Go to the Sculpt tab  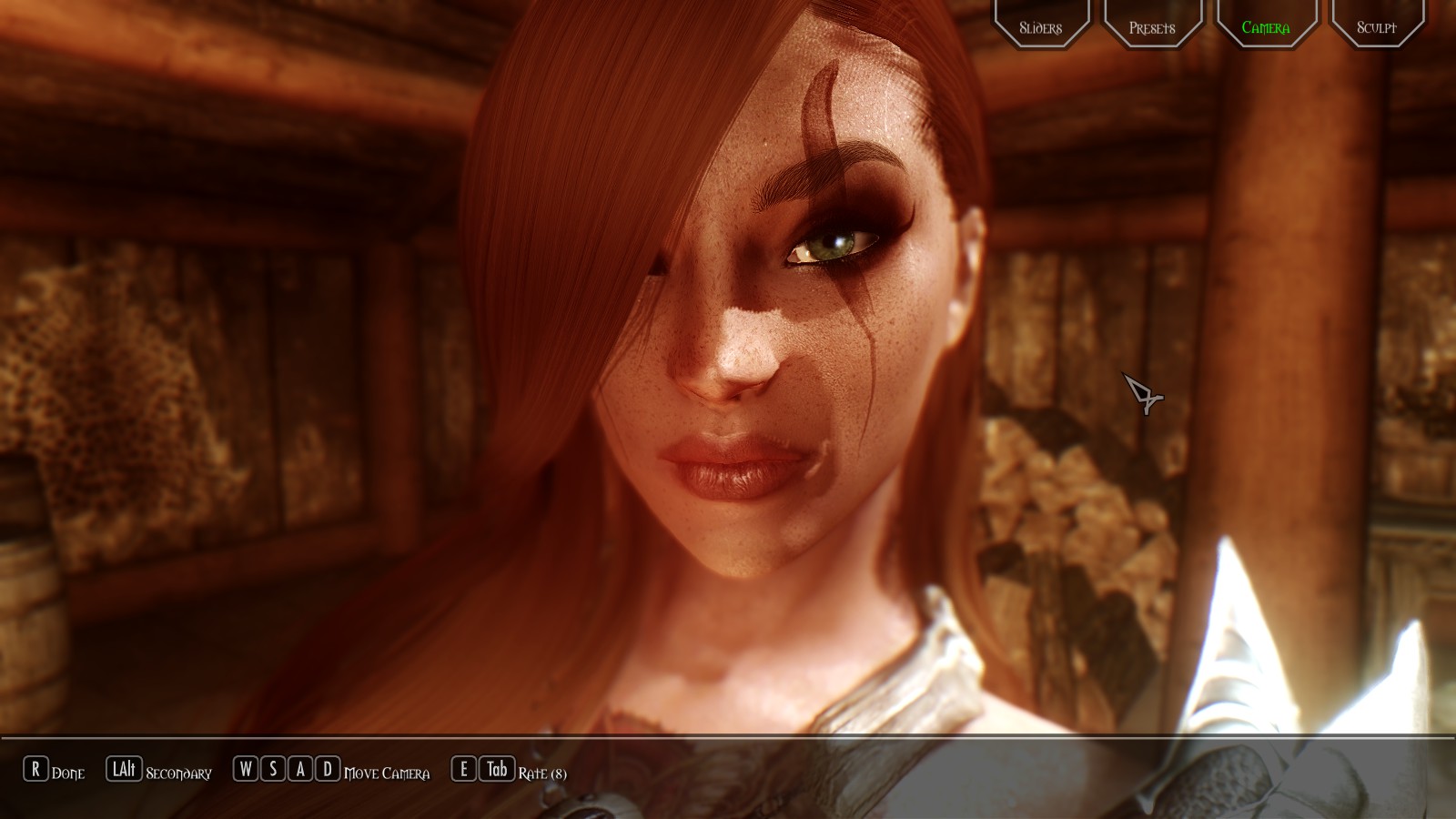[x=1376, y=27]
